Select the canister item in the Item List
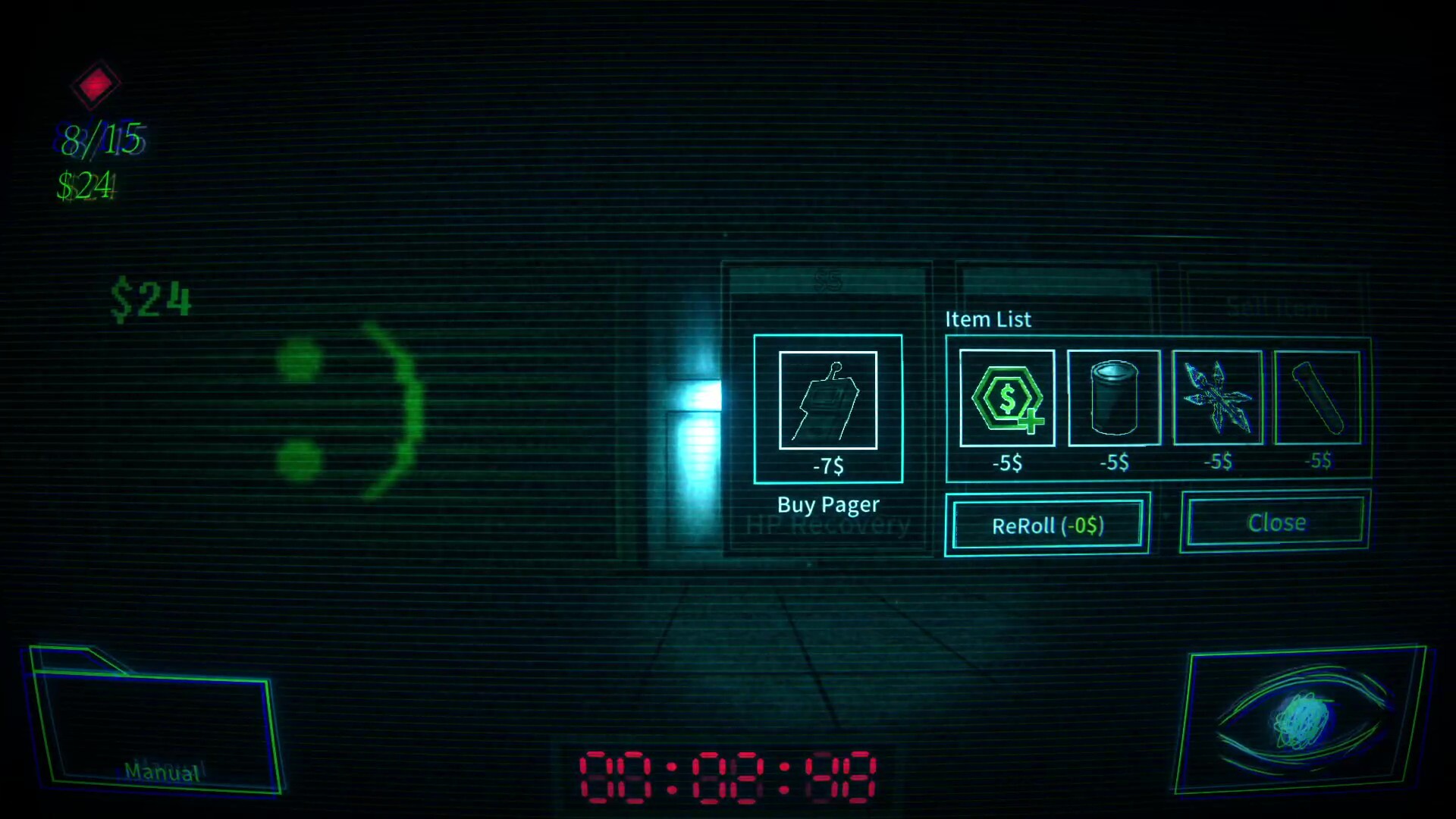The height and width of the screenshot is (819, 1456). 1112,397
